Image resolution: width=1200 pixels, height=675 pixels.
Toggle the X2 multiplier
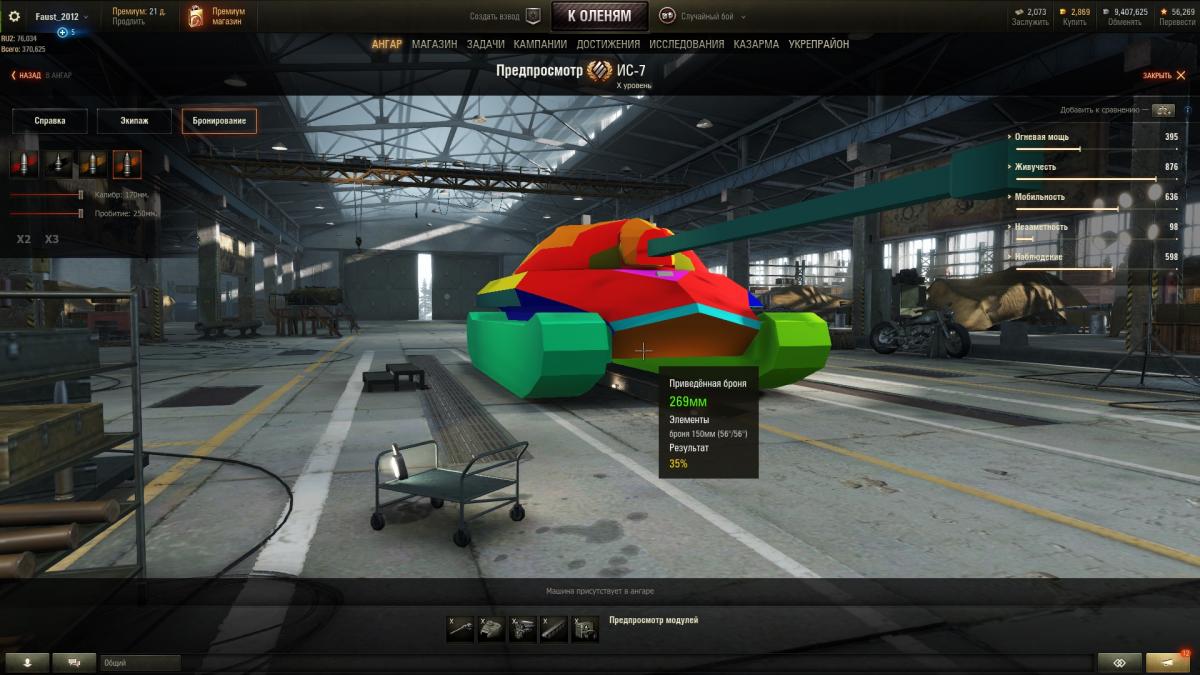[24, 239]
